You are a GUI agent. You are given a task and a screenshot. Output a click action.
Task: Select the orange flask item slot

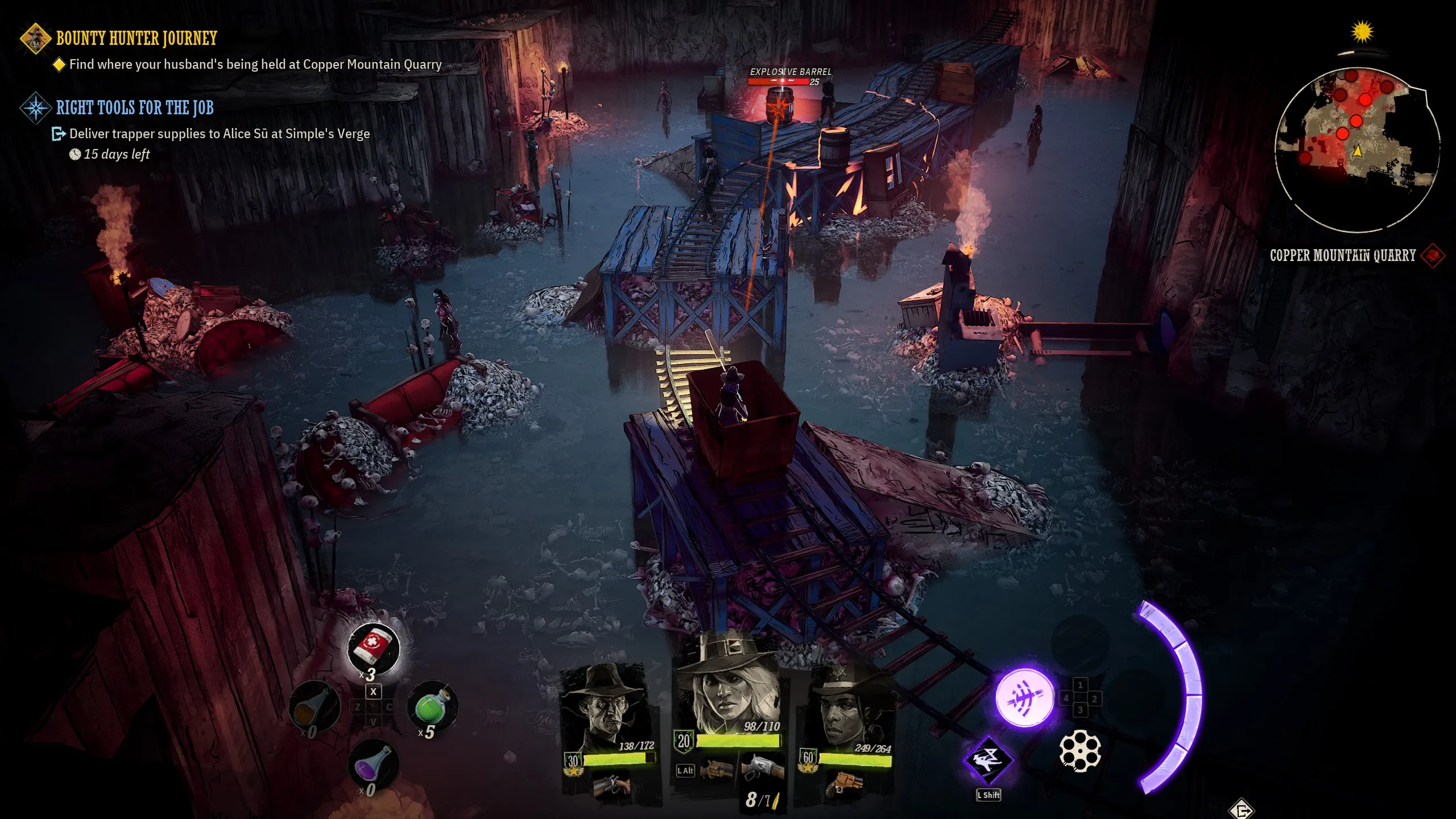click(x=315, y=707)
